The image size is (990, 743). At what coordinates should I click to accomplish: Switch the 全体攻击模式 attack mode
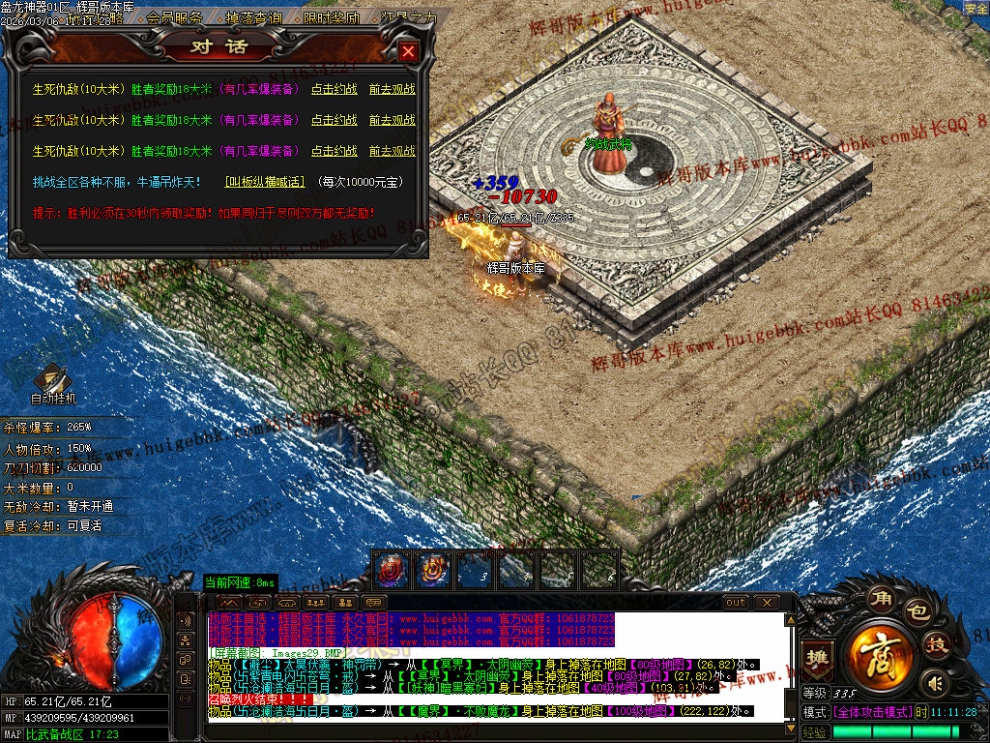[870, 712]
